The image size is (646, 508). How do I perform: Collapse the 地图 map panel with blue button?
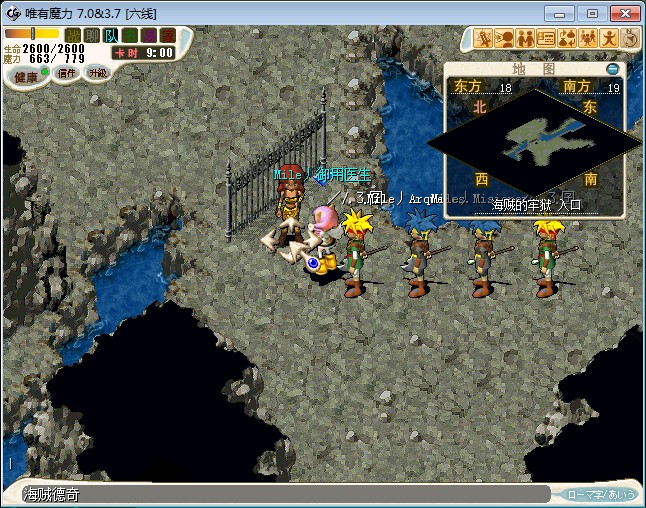tap(614, 69)
